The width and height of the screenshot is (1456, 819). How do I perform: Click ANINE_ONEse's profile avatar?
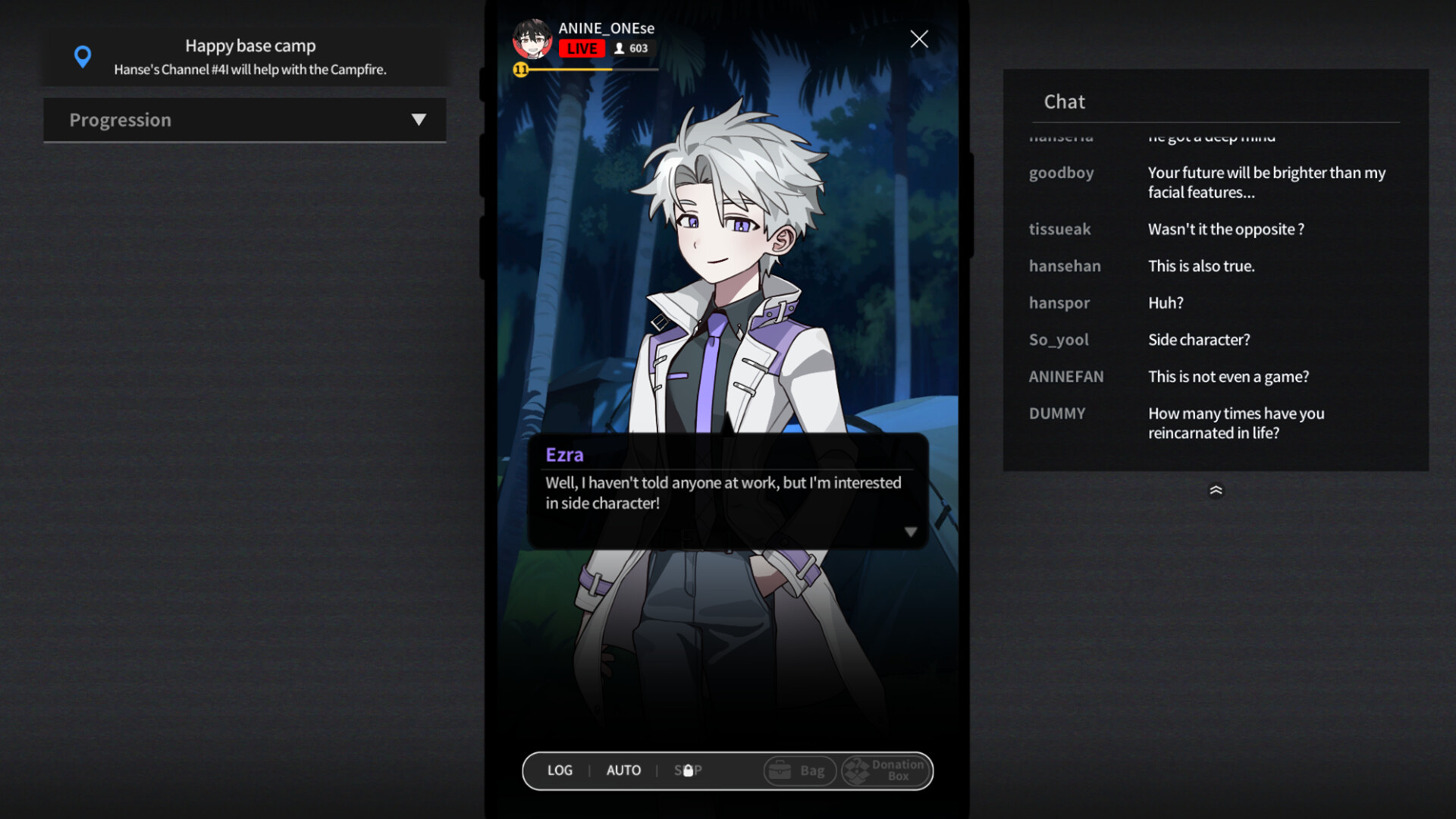click(533, 38)
